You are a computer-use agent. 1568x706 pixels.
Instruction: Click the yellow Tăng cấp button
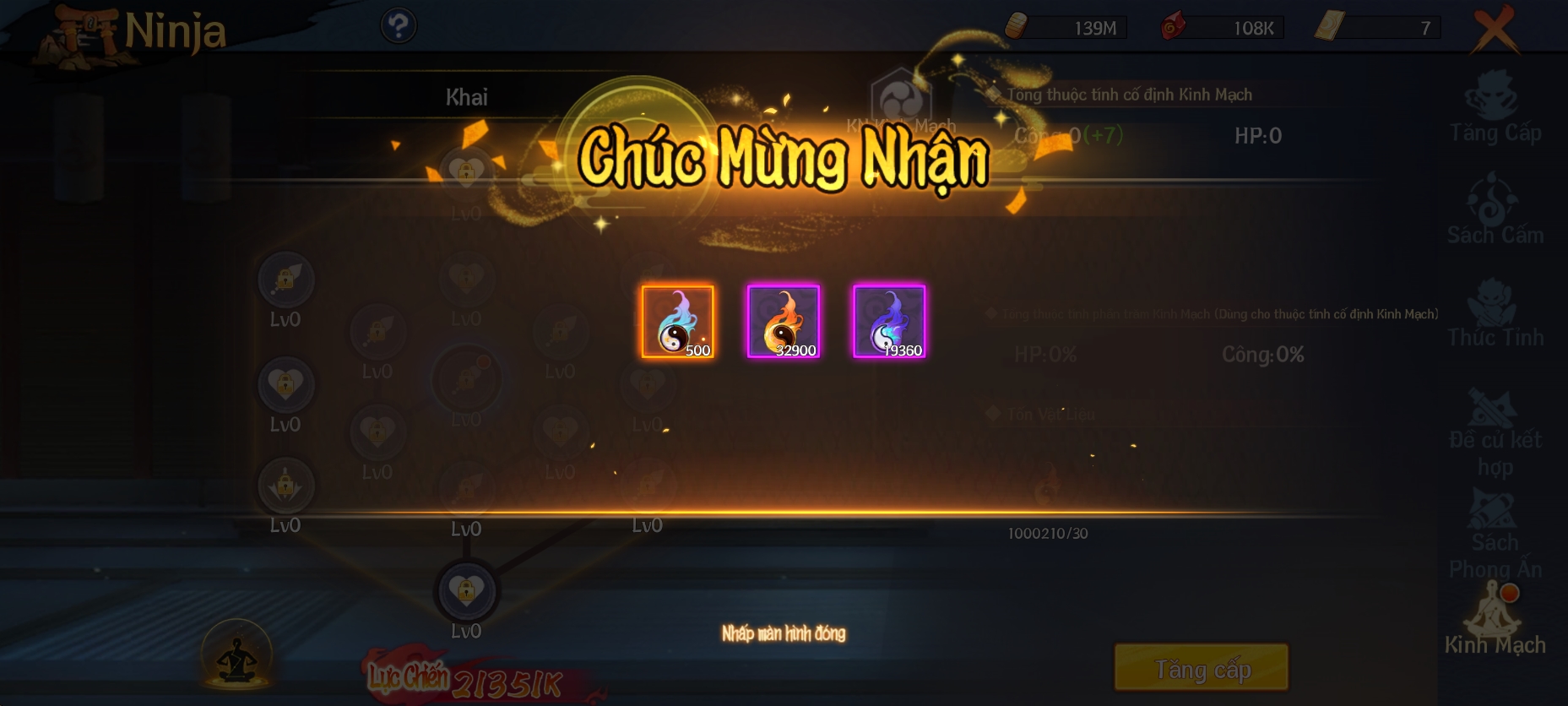pyautogui.click(x=1202, y=668)
